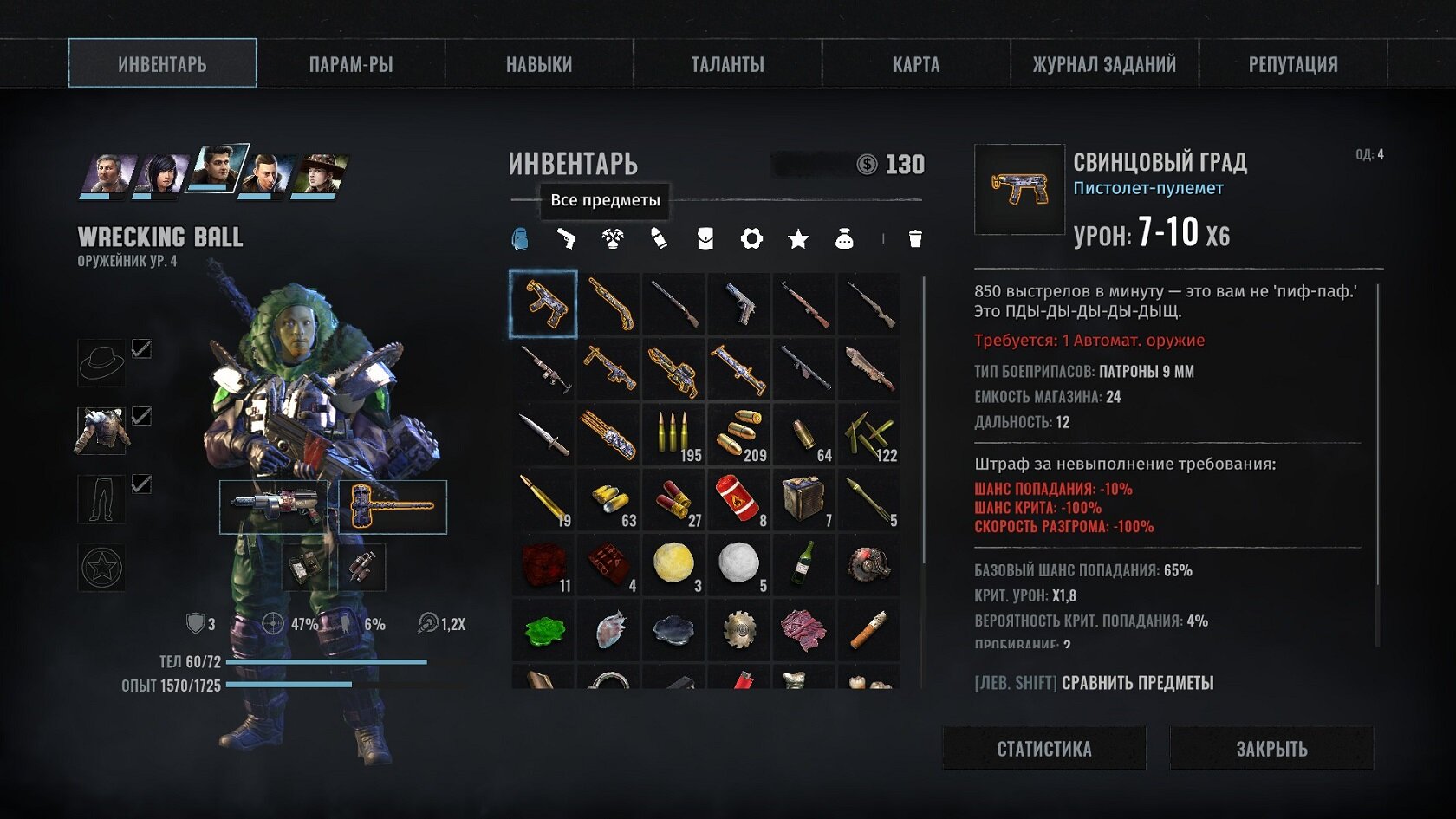Viewport: 1456px width, 819px height.
Task: Select the Свинцовый град submachine gun slot
Action: click(x=543, y=304)
